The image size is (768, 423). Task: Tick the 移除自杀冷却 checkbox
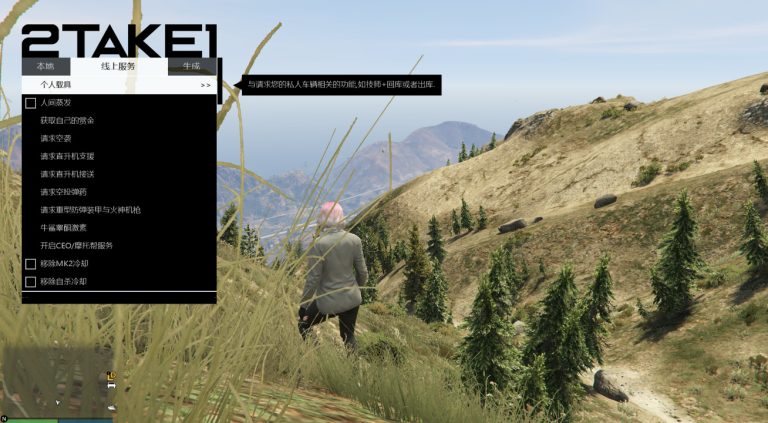(x=31, y=282)
